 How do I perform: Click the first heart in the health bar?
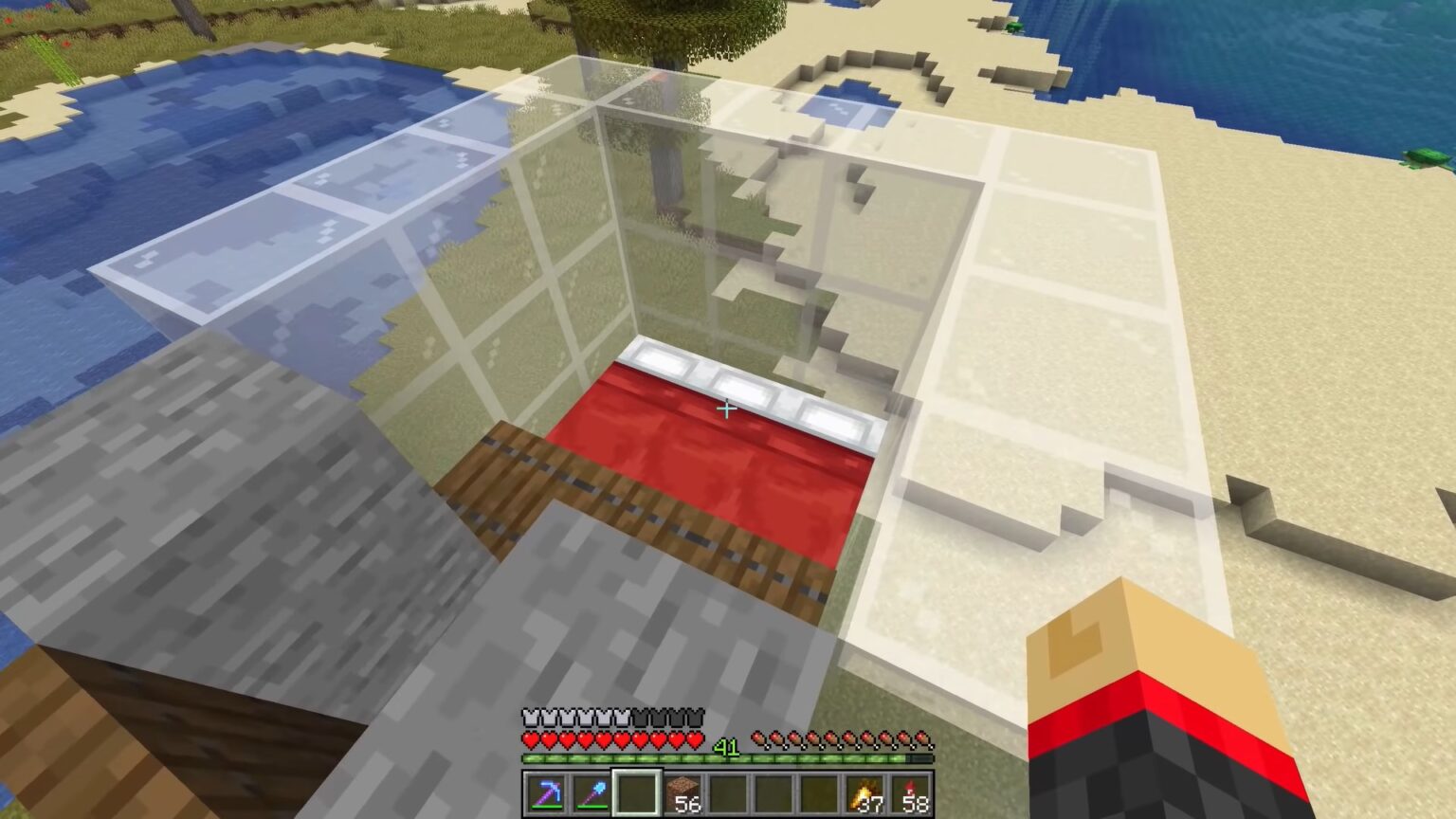pyautogui.click(x=531, y=739)
